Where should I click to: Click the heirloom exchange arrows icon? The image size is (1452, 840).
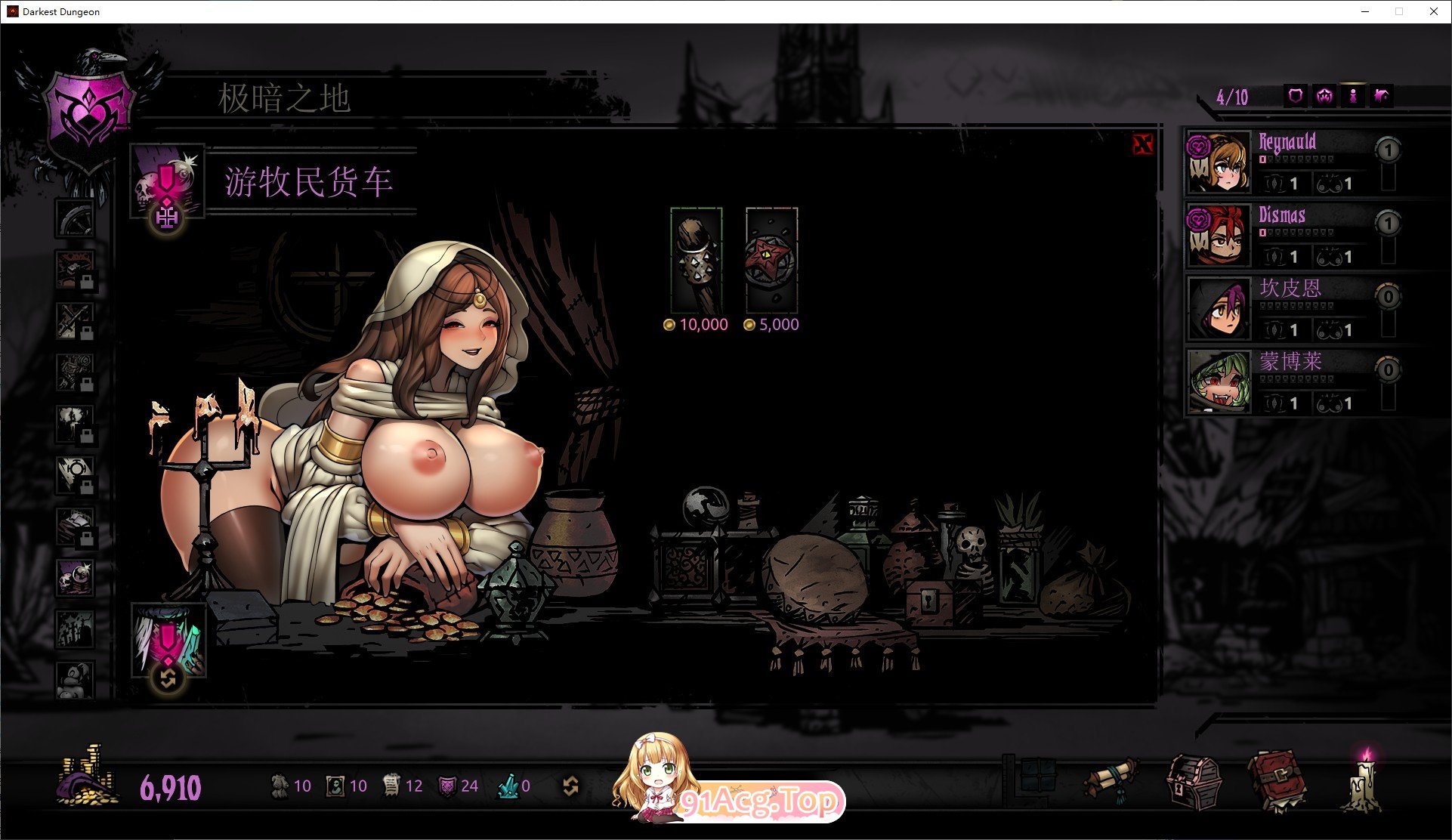tap(570, 786)
